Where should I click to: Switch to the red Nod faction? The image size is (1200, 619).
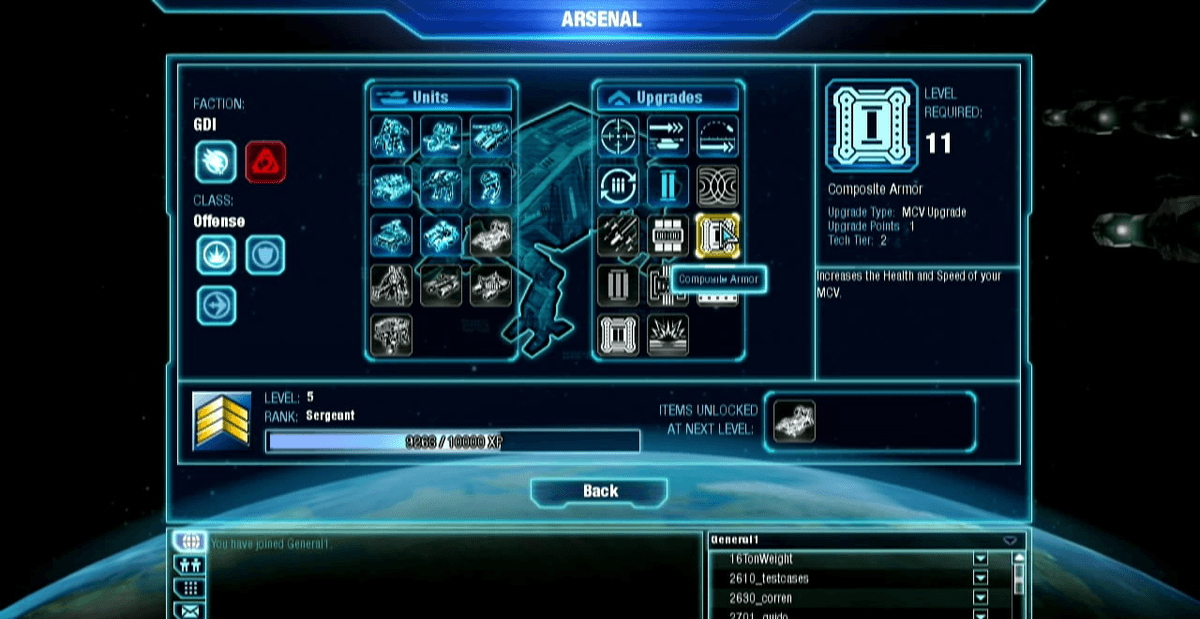265,161
